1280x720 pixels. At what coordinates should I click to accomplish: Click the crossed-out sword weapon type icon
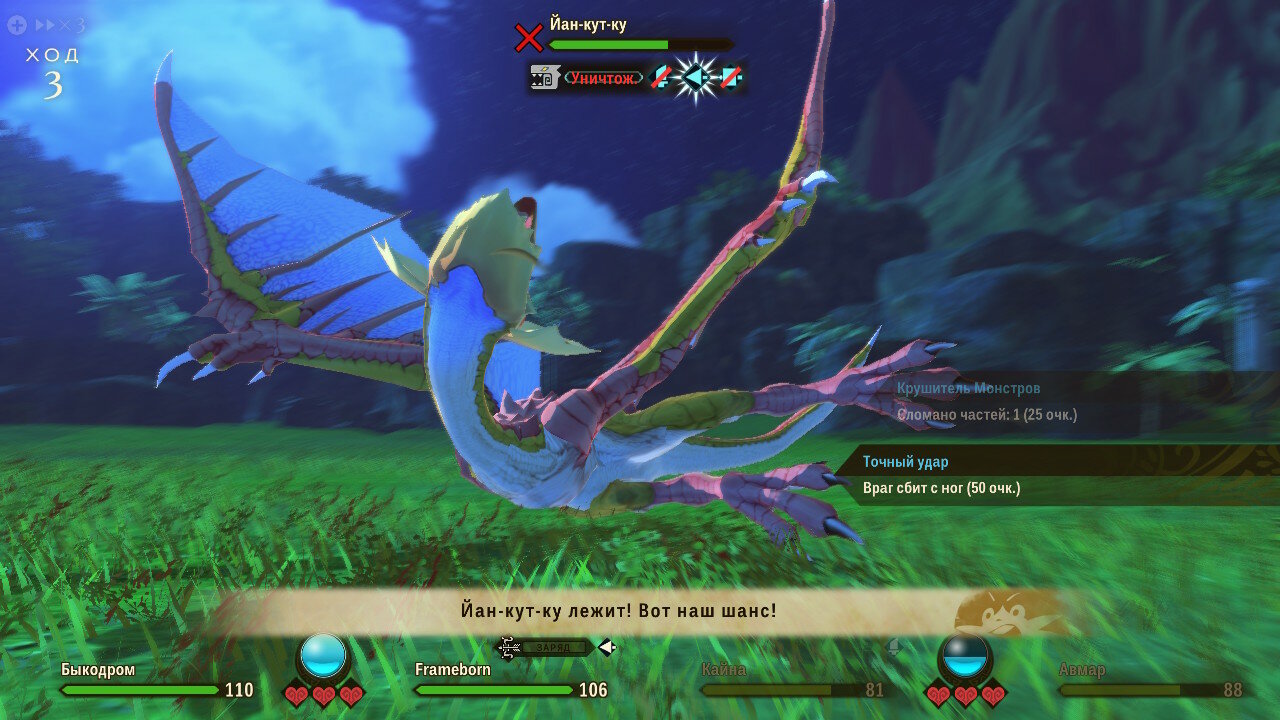click(660, 77)
